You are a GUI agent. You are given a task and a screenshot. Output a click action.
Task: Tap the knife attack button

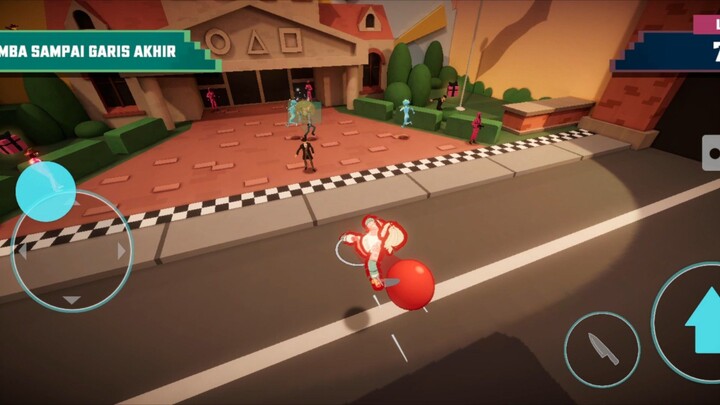coord(602,349)
